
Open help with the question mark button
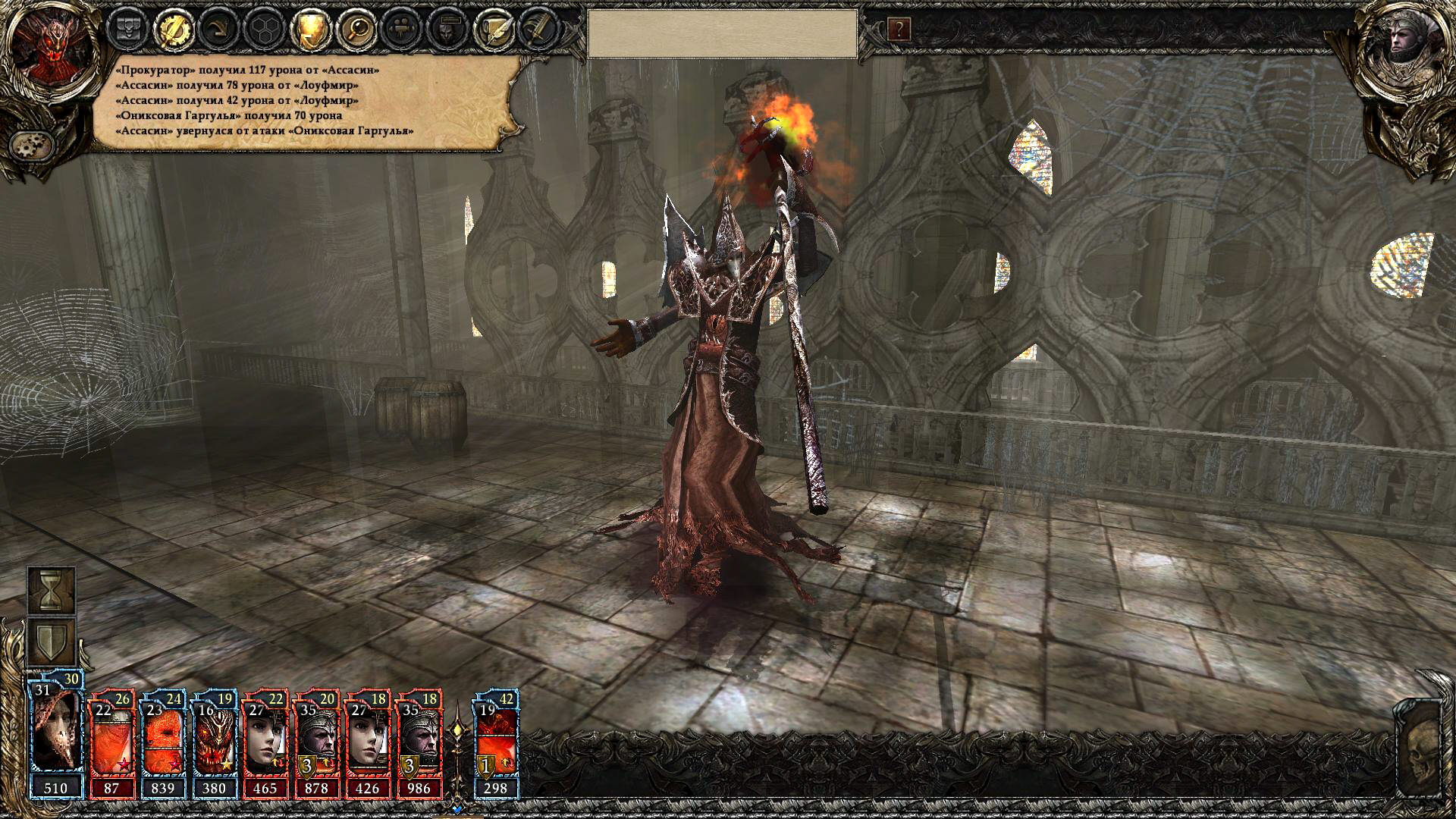[x=899, y=30]
